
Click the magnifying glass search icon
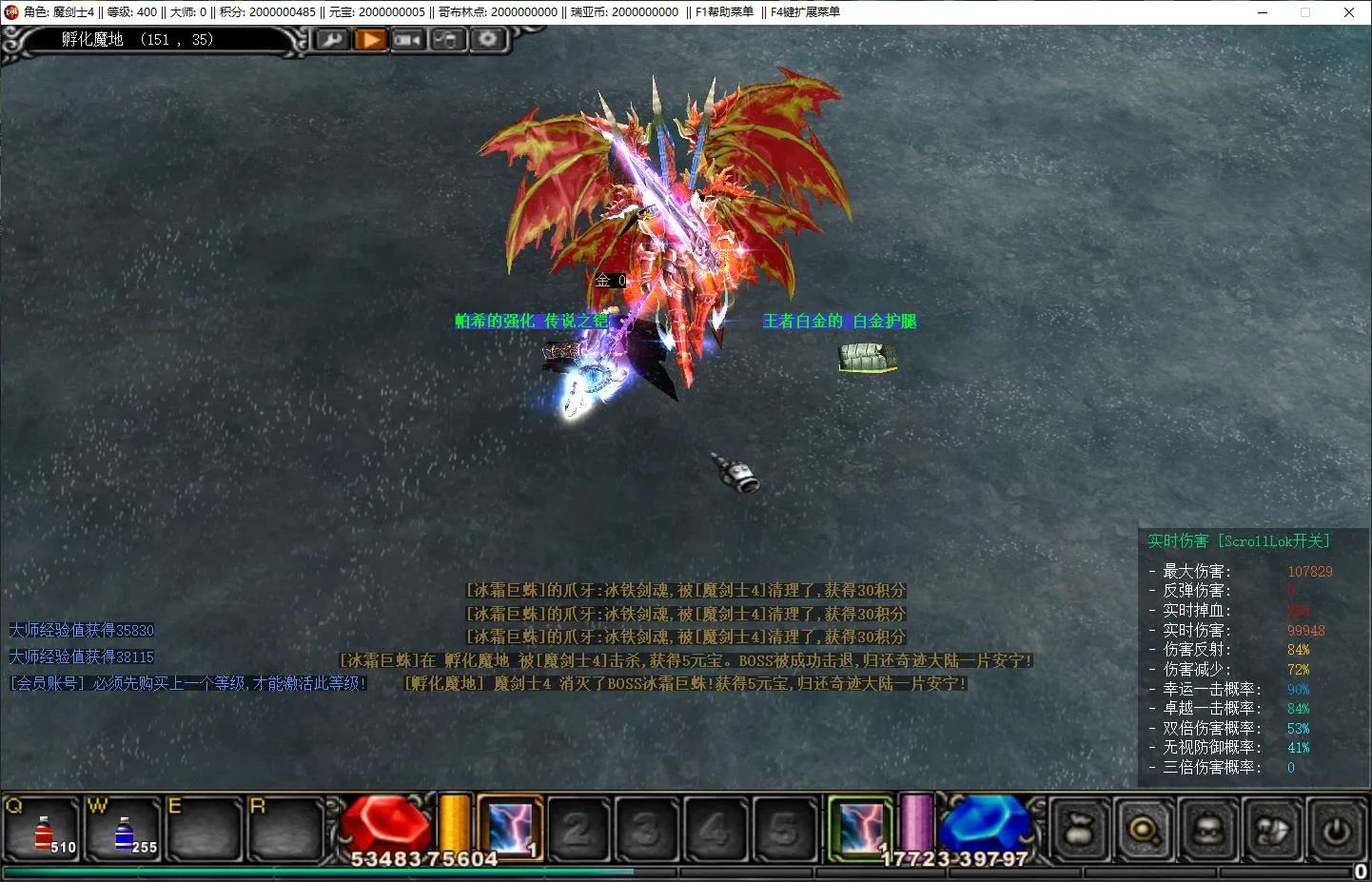coord(1145,831)
